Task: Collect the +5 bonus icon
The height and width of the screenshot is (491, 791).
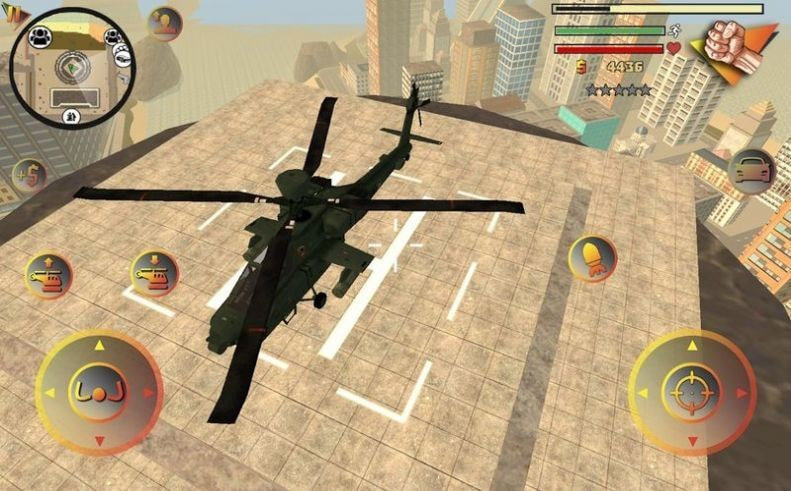Action: pyautogui.click(x=29, y=177)
